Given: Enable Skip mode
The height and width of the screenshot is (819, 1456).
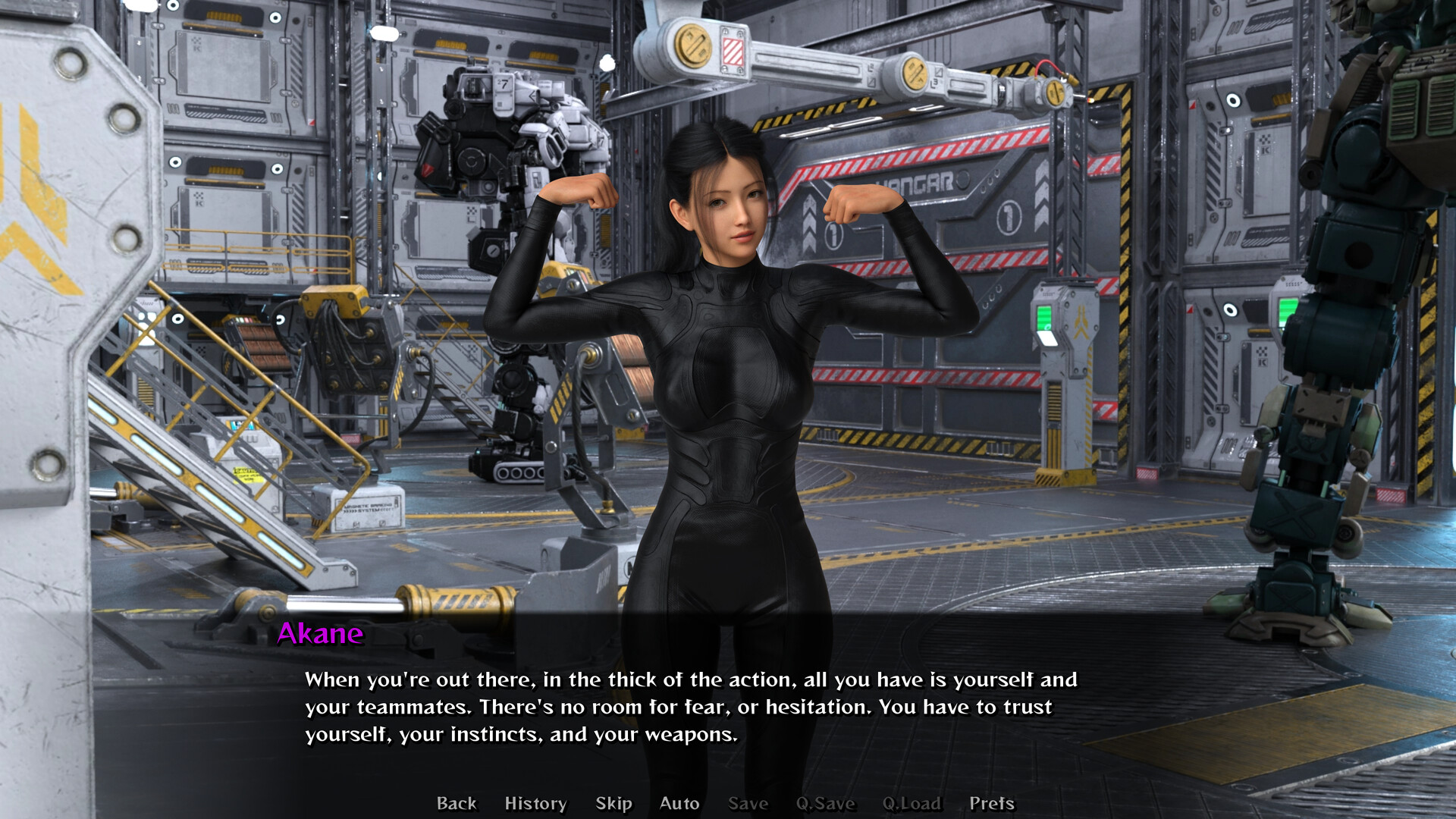Looking at the screenshot, I should pyautogui.click(x=614, y=803).
